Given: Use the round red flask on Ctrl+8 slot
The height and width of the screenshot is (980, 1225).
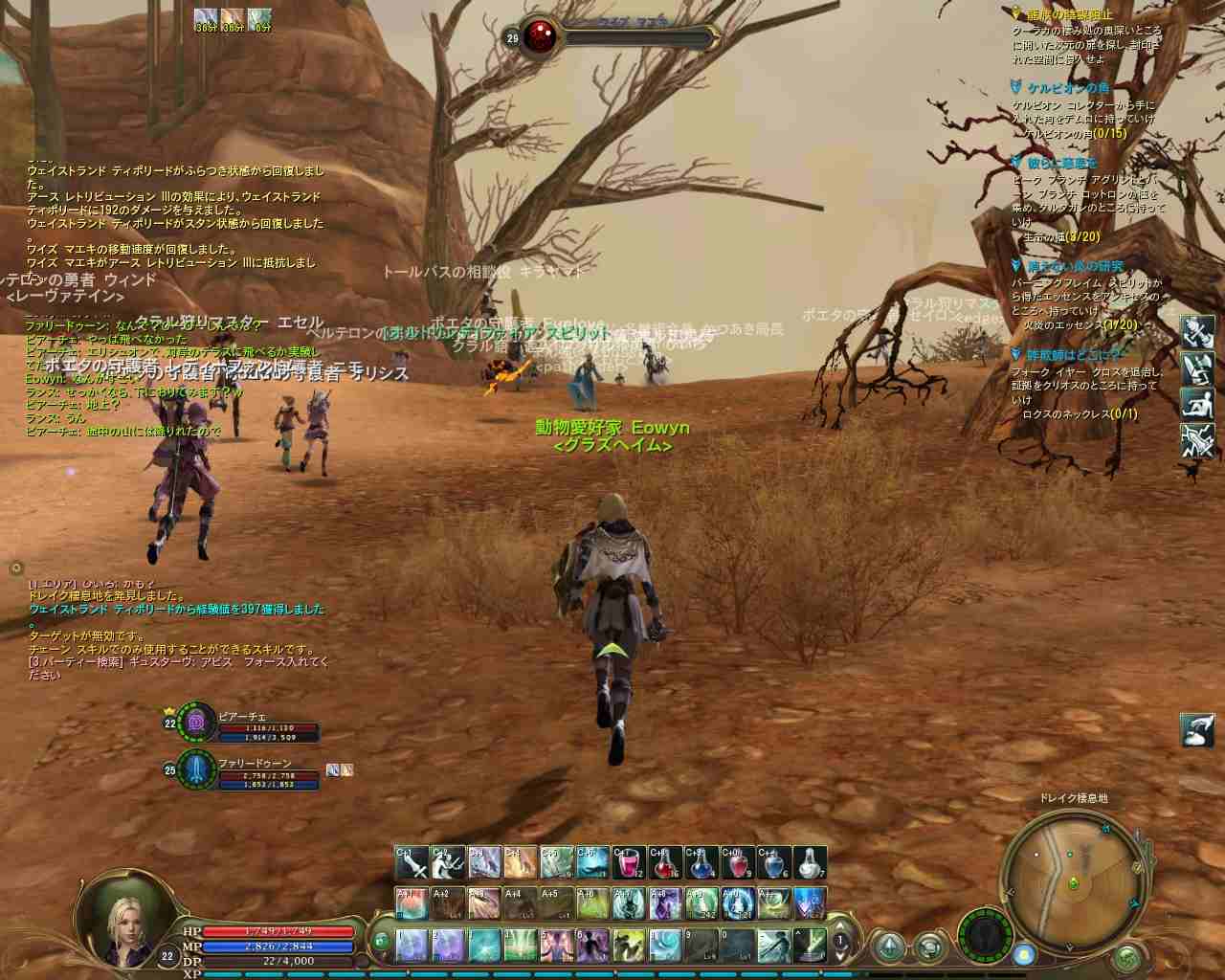Looking at the screenshot, I should click(666, 863).
